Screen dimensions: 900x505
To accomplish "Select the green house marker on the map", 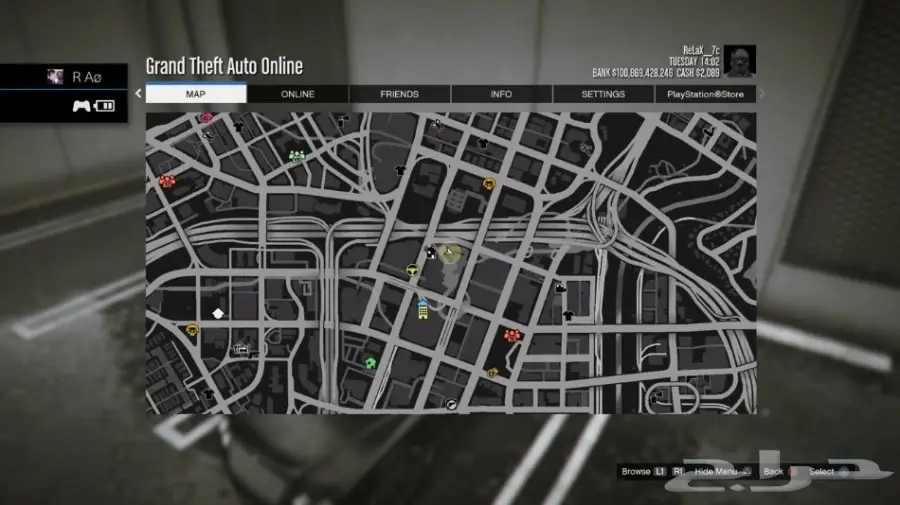I will tap(370, 363).
